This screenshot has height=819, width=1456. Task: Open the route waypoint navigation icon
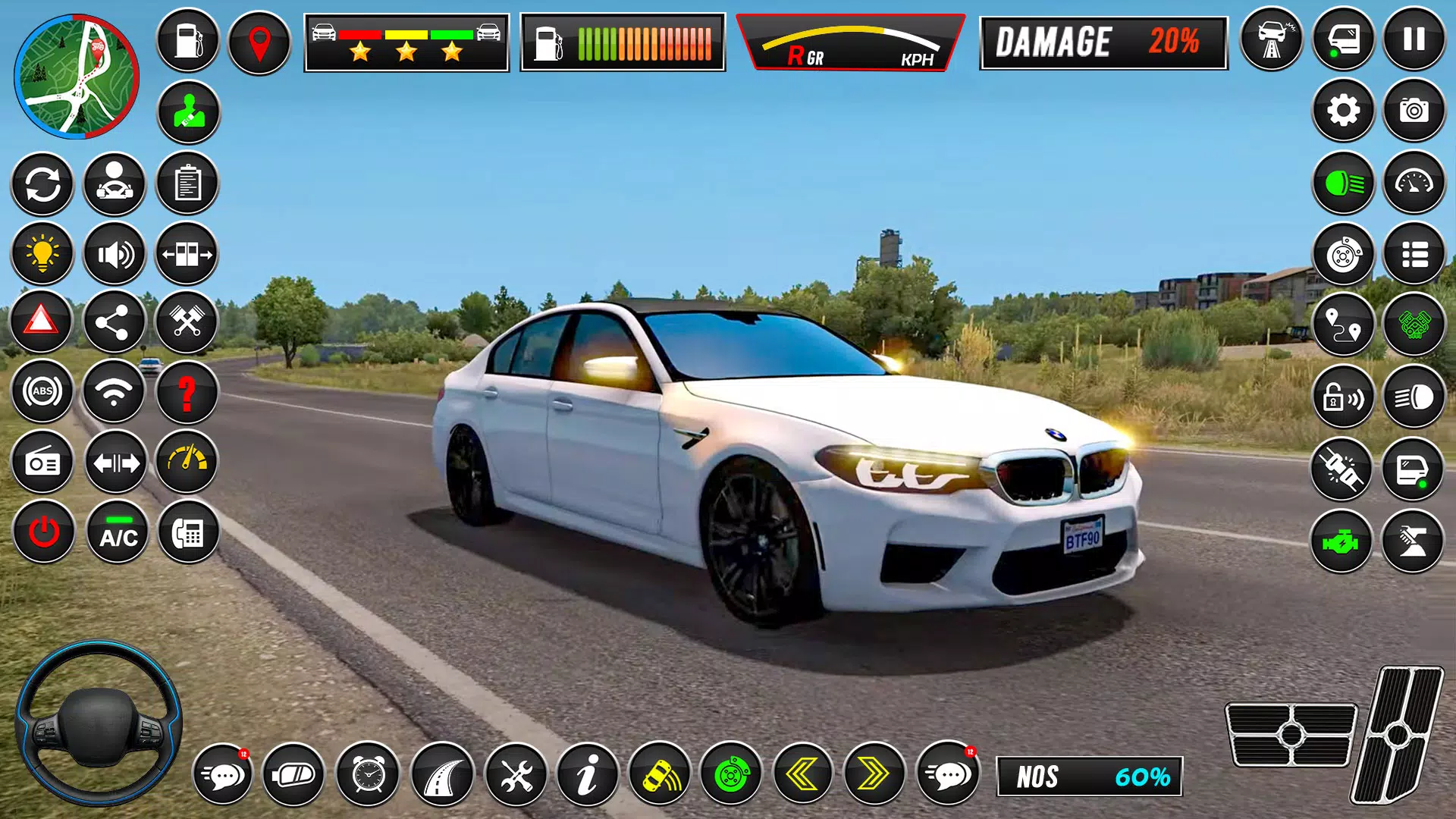(x=1341, y=324)
